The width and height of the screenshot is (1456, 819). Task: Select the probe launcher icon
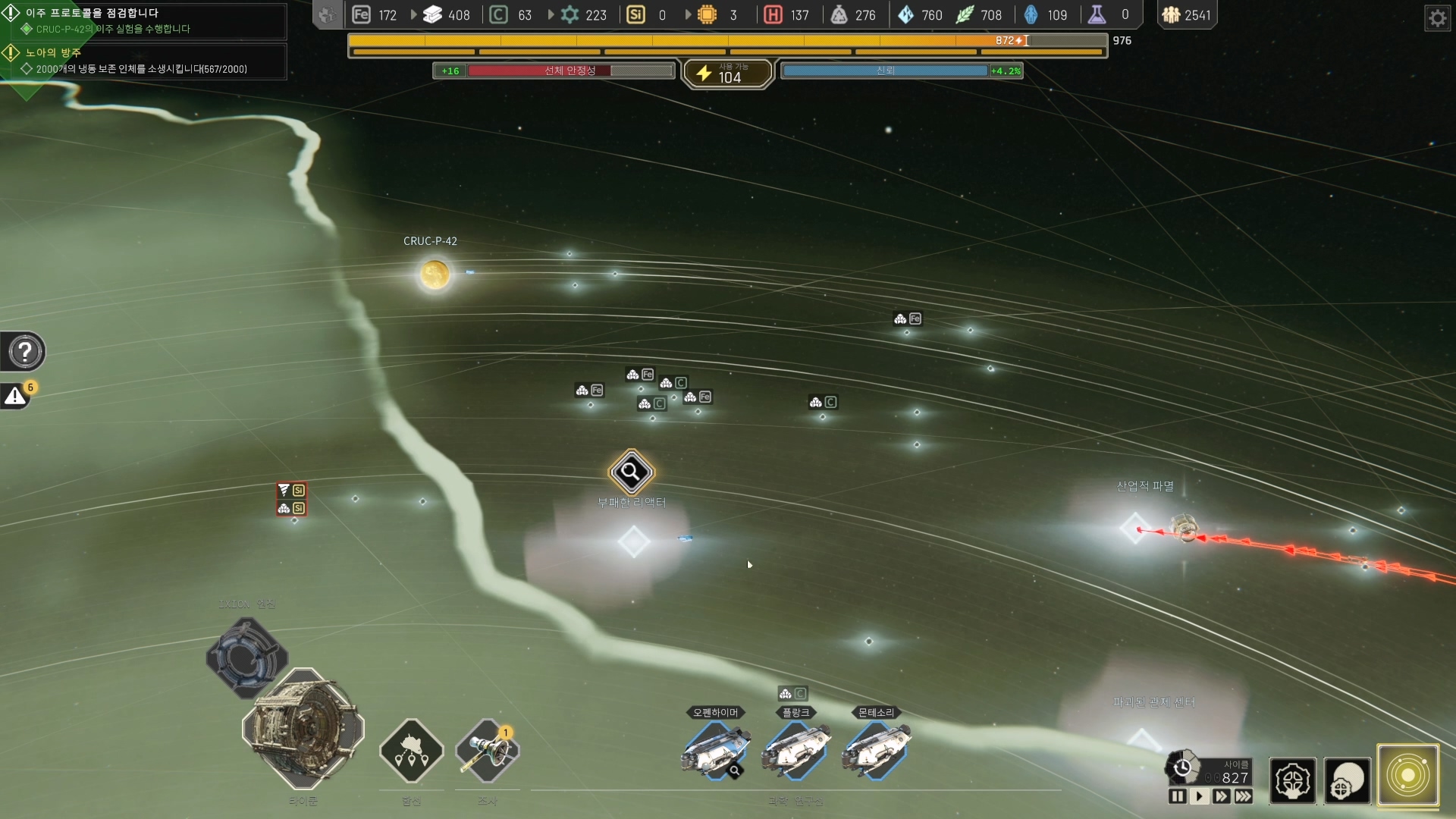487,751
